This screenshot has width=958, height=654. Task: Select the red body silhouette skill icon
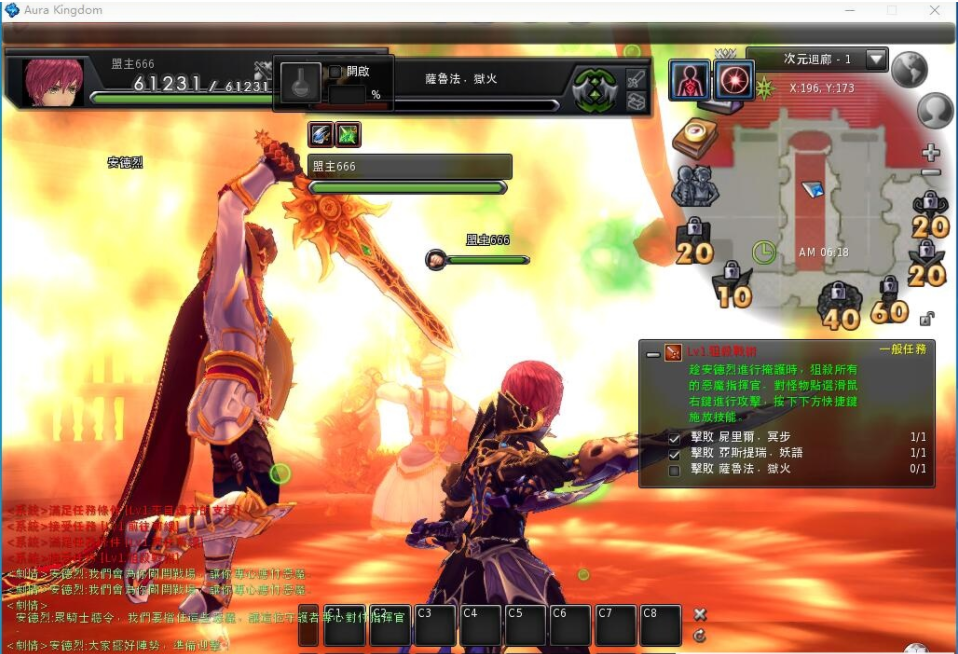click(x=689, y=81)
